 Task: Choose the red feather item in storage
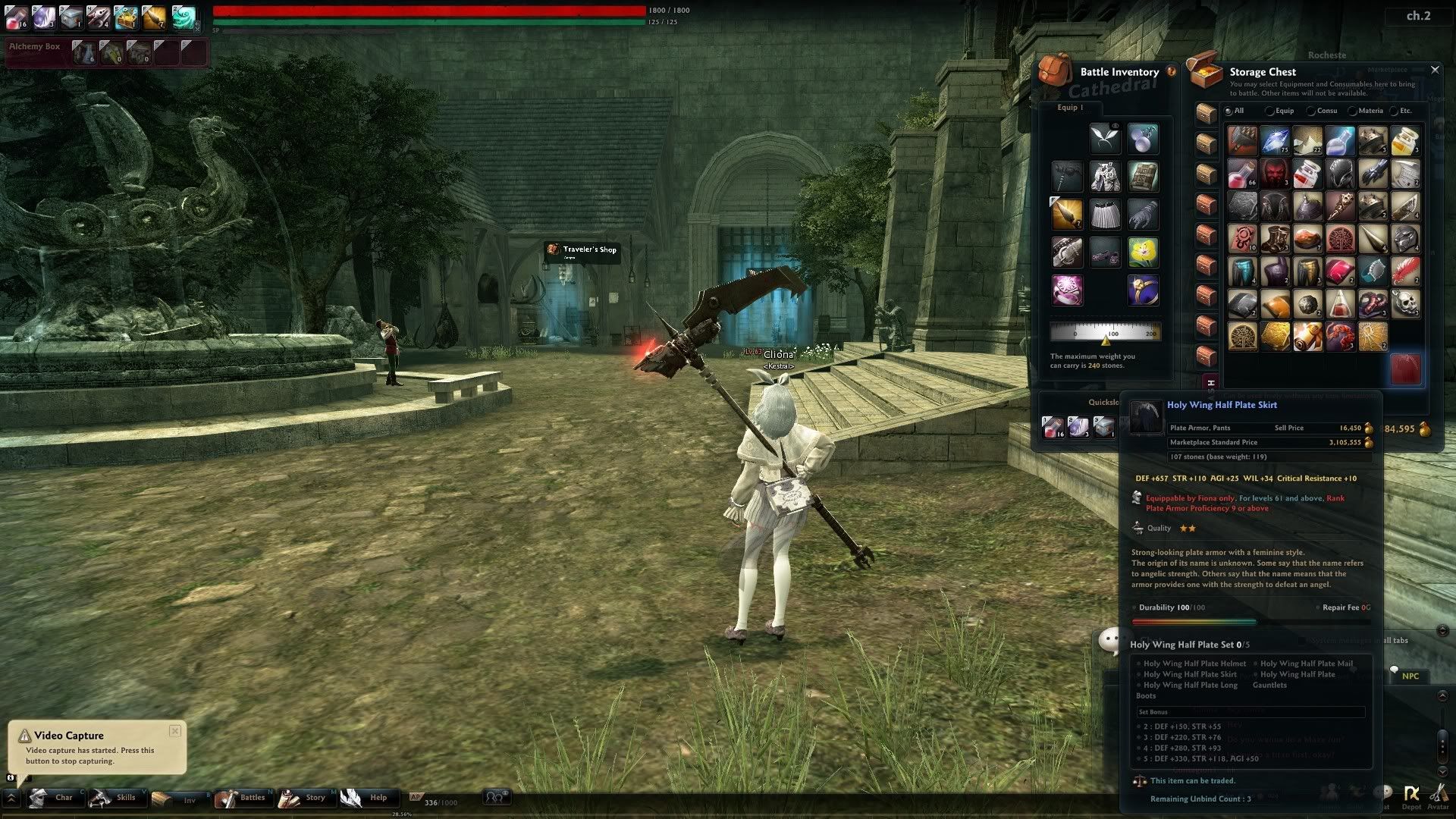pos(1405,271)
